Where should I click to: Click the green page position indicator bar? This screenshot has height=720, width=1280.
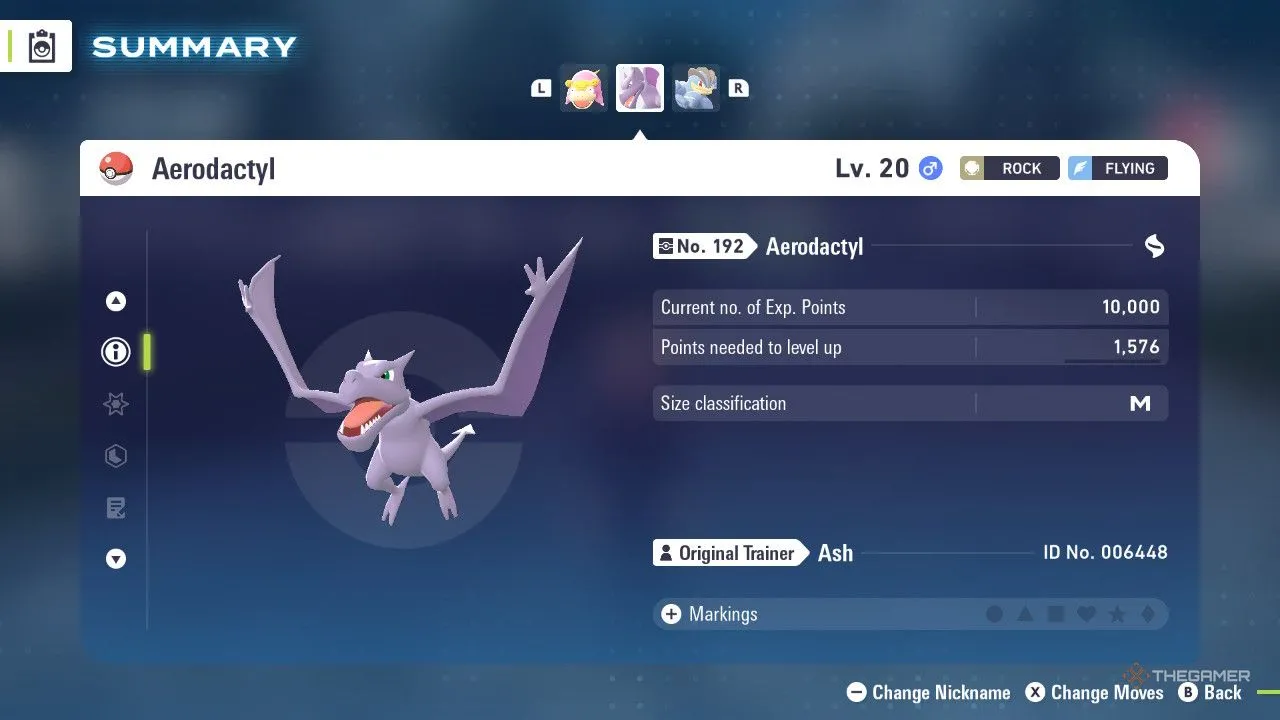click(x=148, y=352)
